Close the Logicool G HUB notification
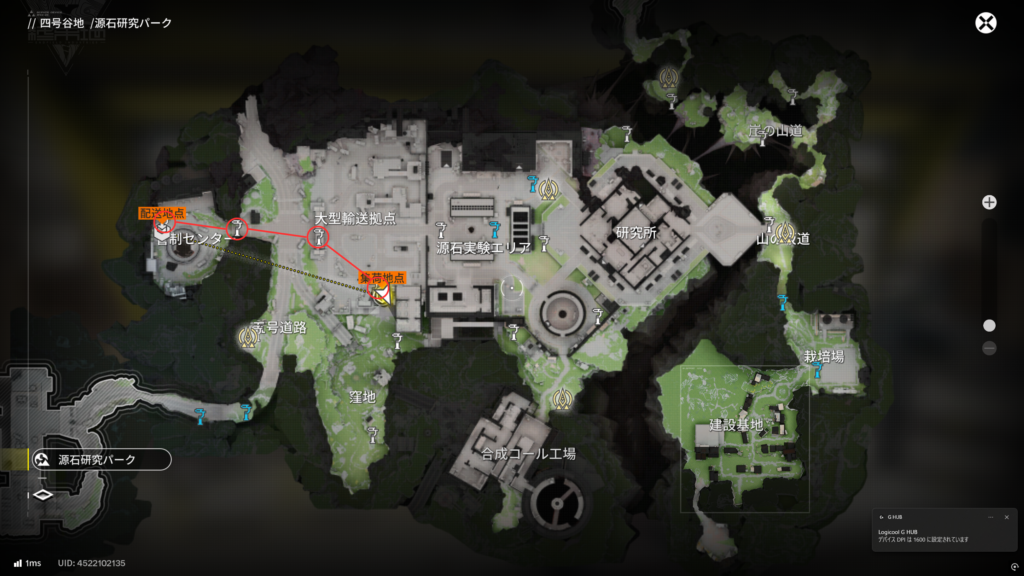This screenshot has height=576, width=1024. 1006,517
